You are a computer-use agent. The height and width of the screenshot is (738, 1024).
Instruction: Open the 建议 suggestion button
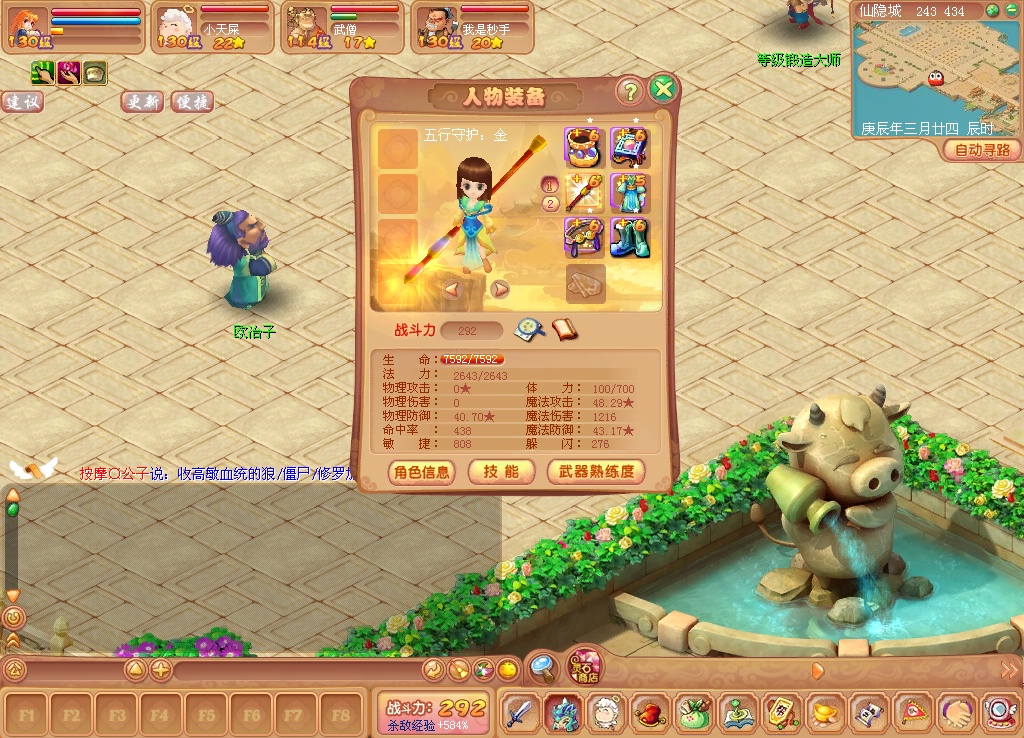tap(22, 102)
